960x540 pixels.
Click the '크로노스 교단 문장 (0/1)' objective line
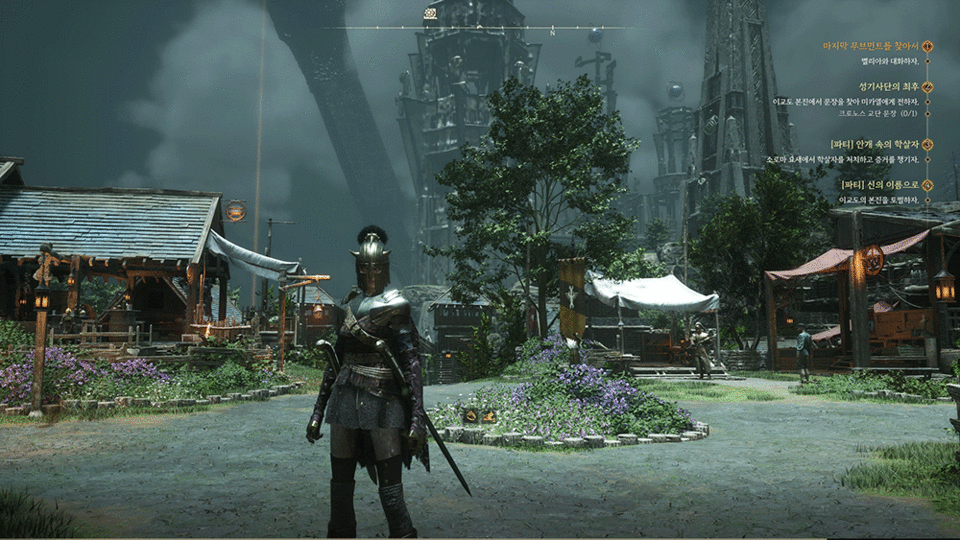point(871,115)
